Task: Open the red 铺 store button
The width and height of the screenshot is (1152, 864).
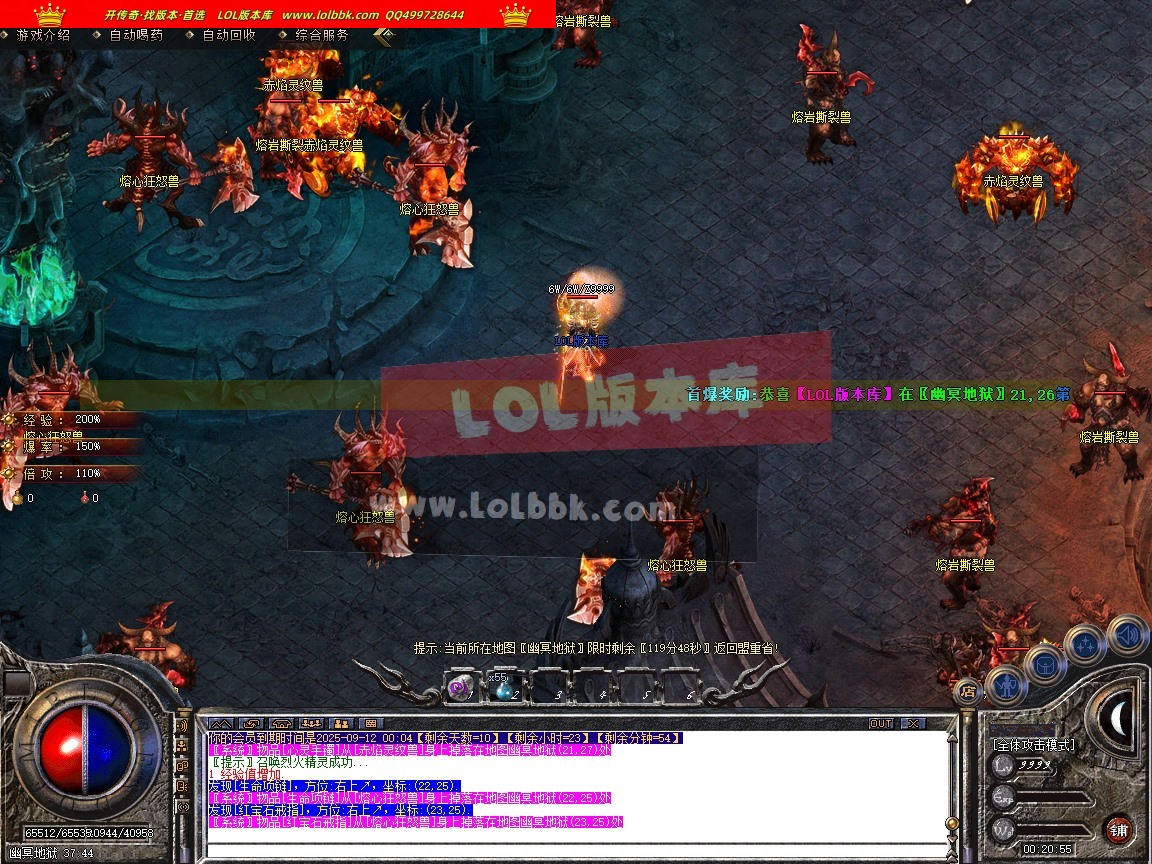Action: tap(1118, 829)
